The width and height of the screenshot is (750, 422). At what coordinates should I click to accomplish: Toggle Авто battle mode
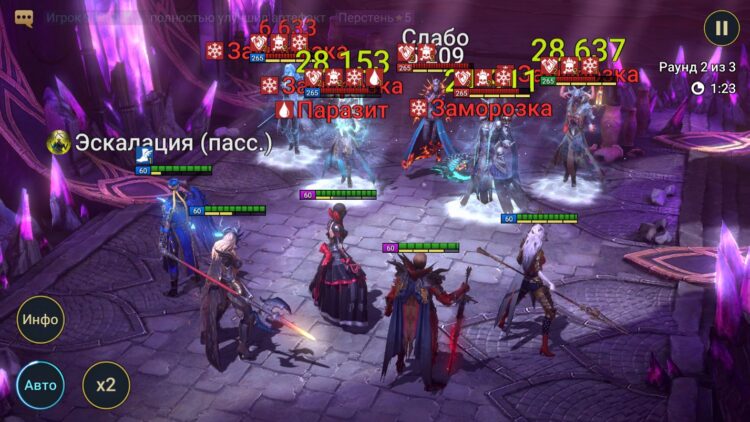tap(40, 385)
